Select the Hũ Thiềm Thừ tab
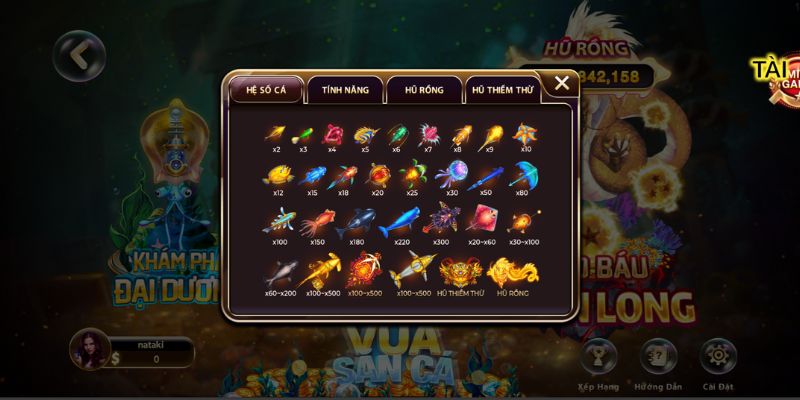Screen dimensions: 800x400 [503, 90]
